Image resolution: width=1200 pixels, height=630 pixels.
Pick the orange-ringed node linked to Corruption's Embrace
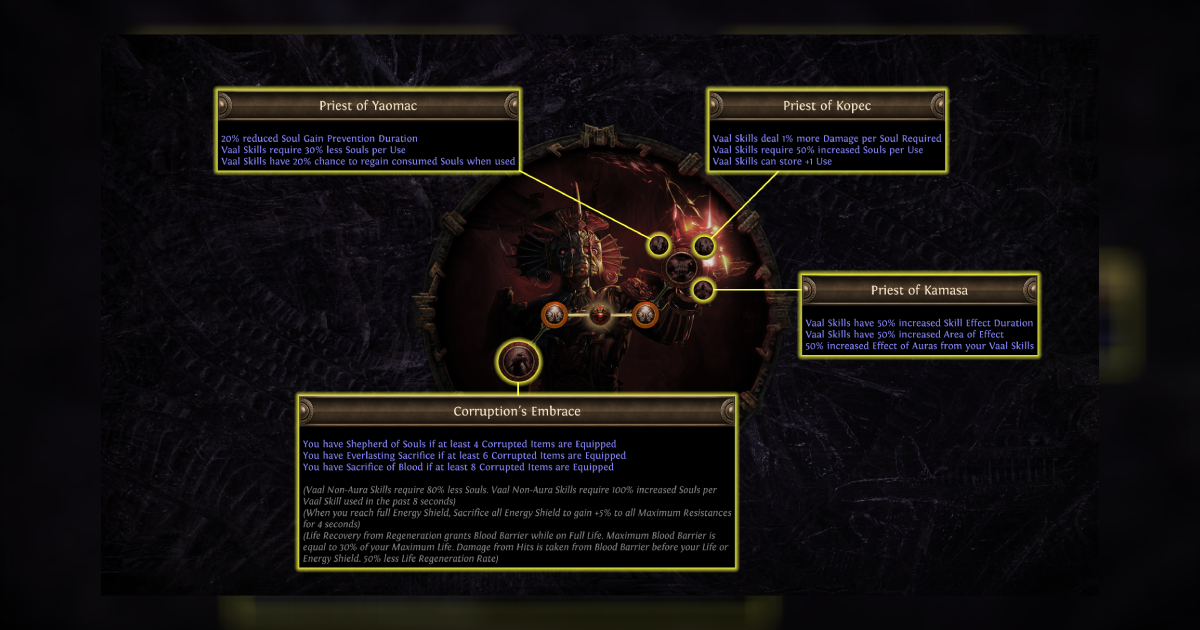pos(555,316)
